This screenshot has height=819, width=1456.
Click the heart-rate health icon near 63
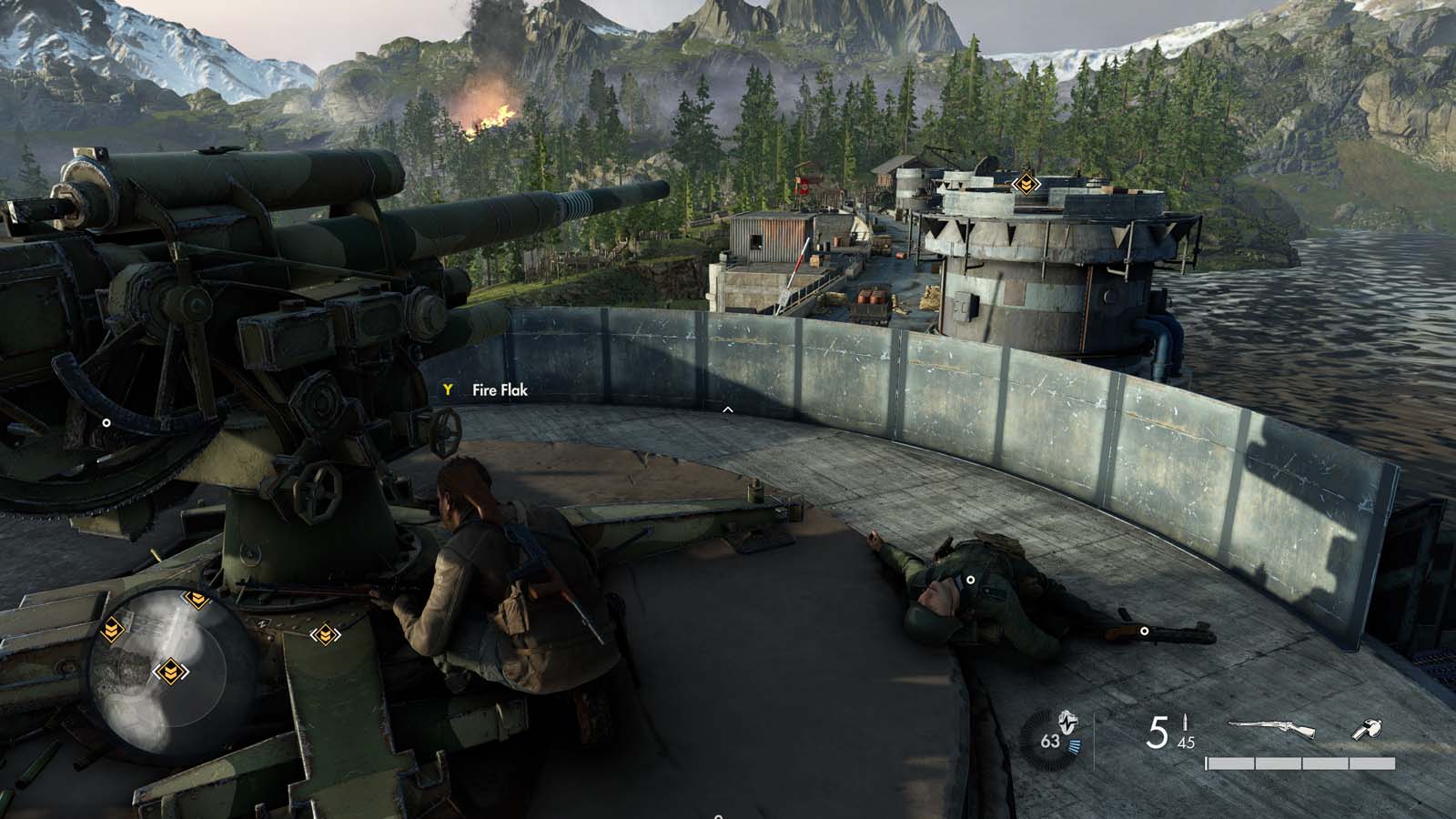point(1067,723)
